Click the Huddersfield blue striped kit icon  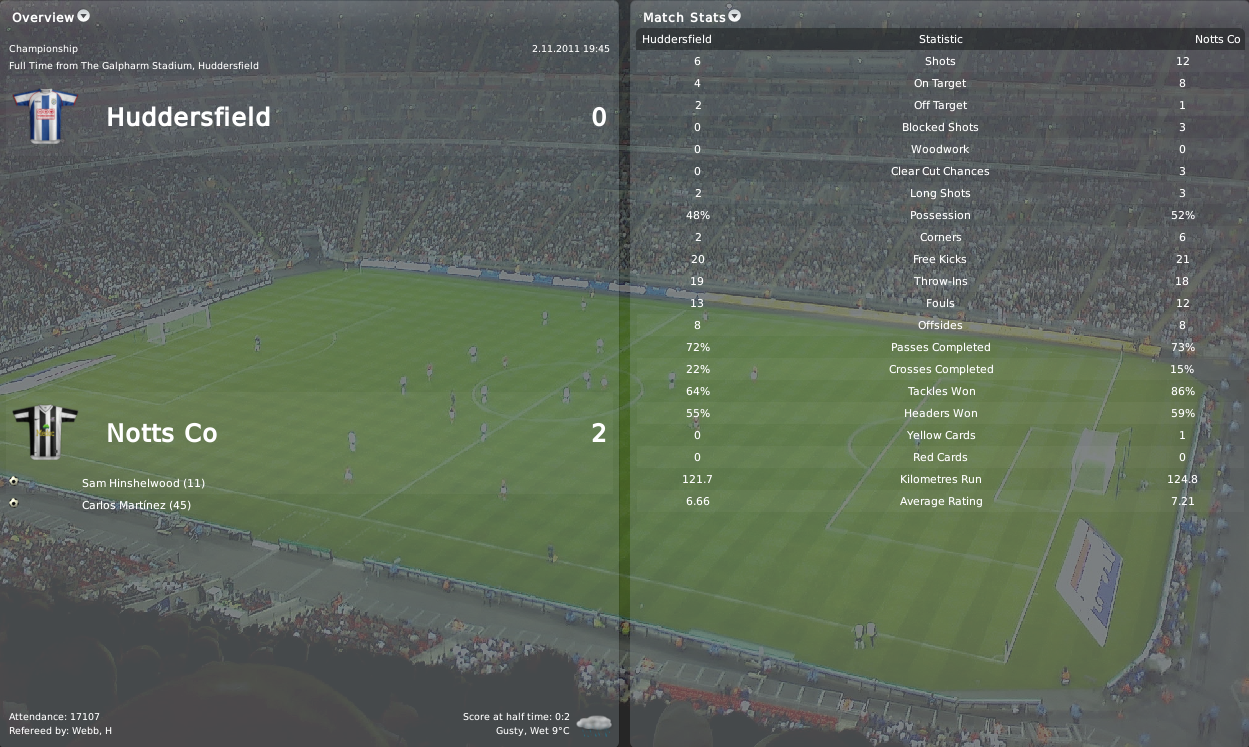[x=45, y=115]
